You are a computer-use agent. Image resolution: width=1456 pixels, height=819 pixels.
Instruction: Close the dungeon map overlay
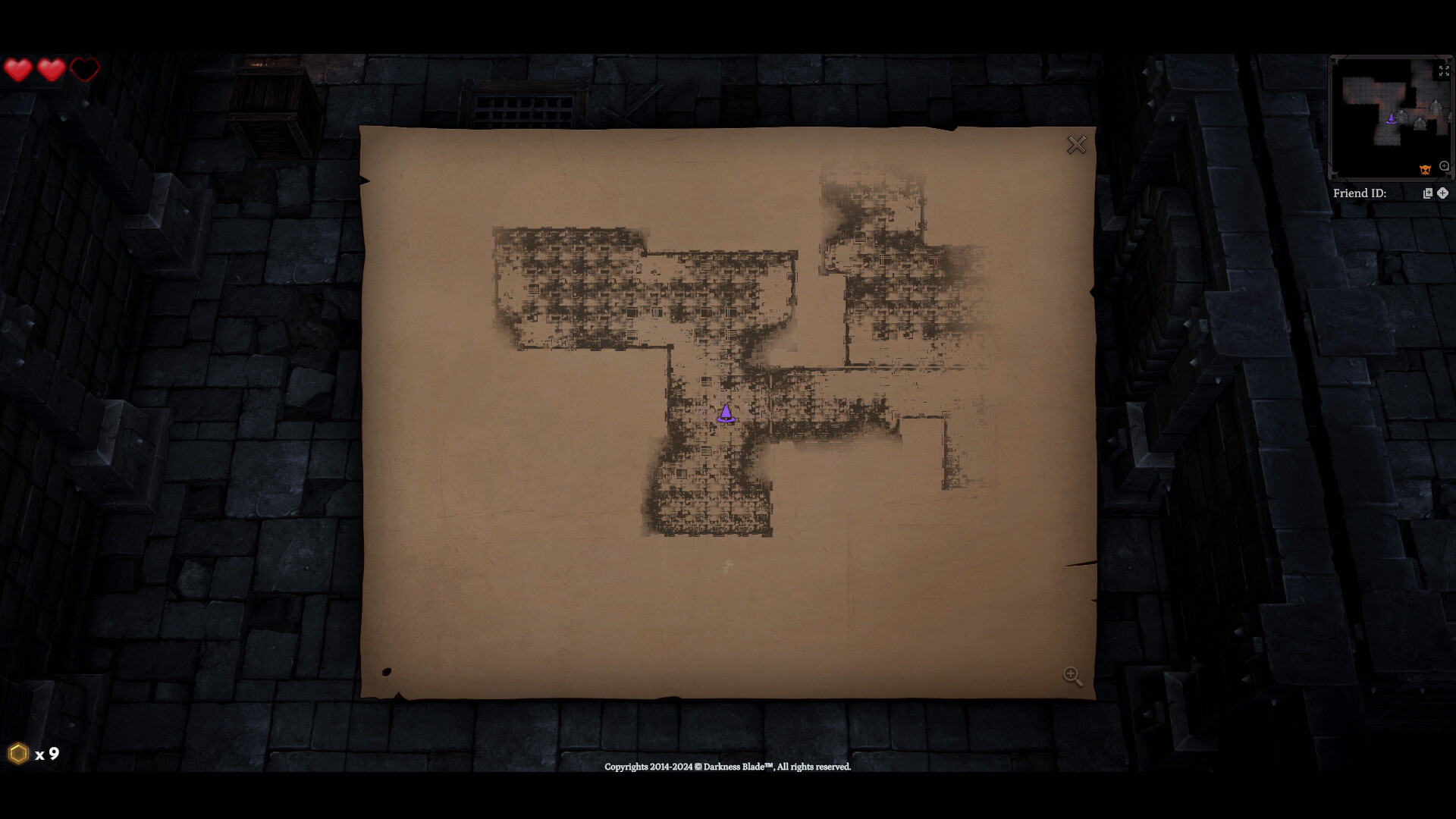(1076, 144)
